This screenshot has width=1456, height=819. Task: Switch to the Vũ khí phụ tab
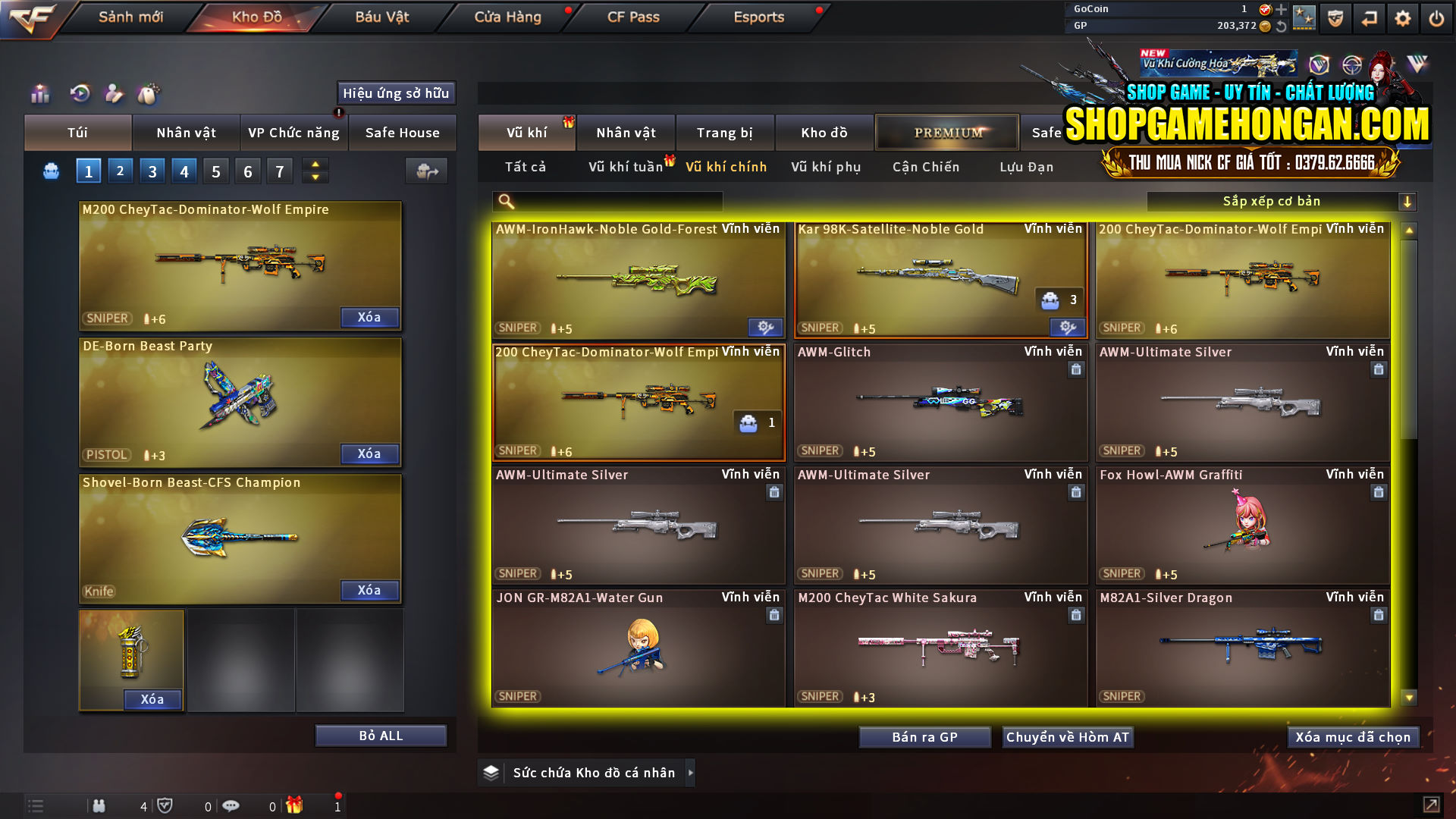coord(827,167)
